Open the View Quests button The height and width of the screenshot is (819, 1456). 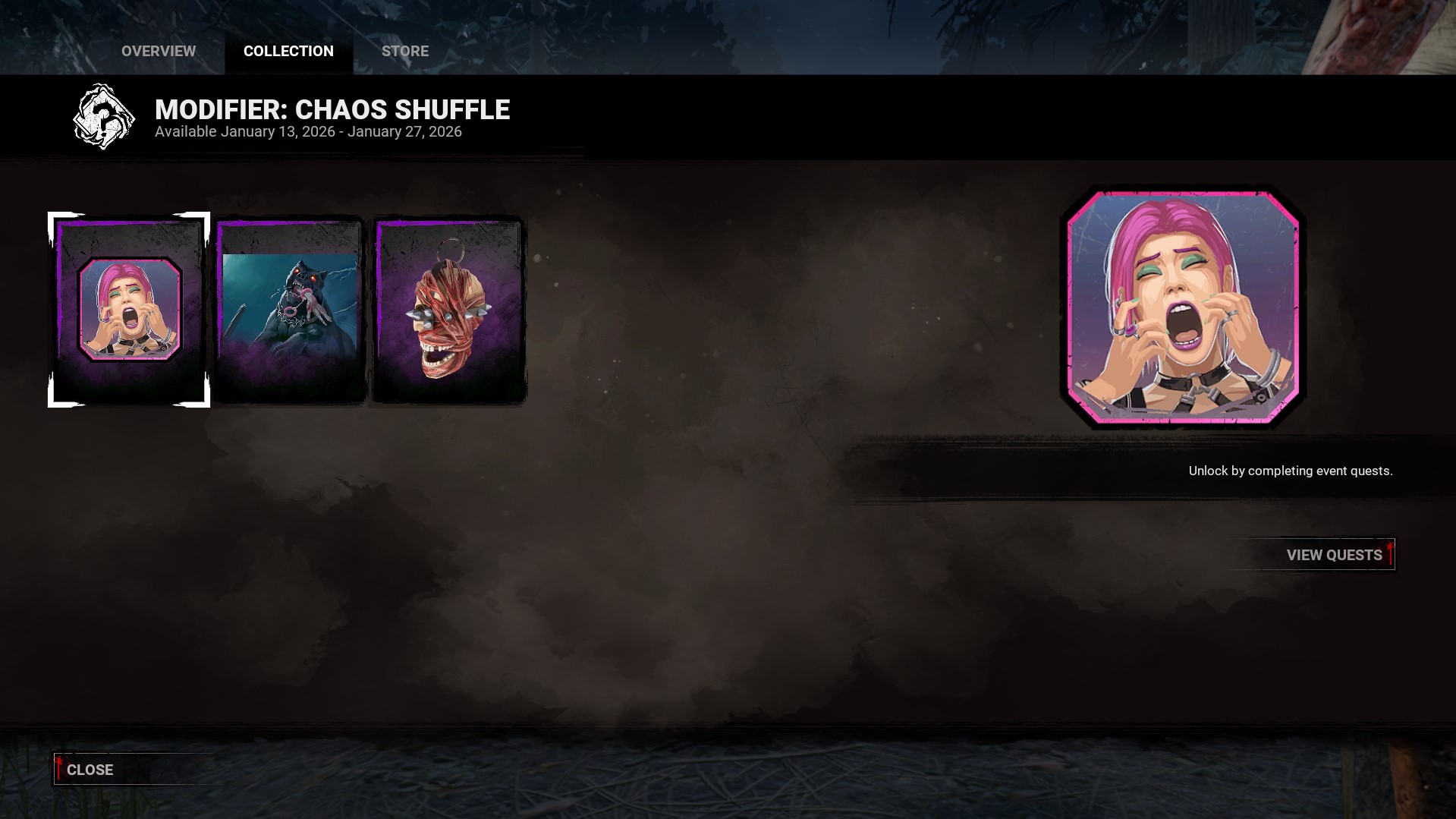(x=1333, y=555)
